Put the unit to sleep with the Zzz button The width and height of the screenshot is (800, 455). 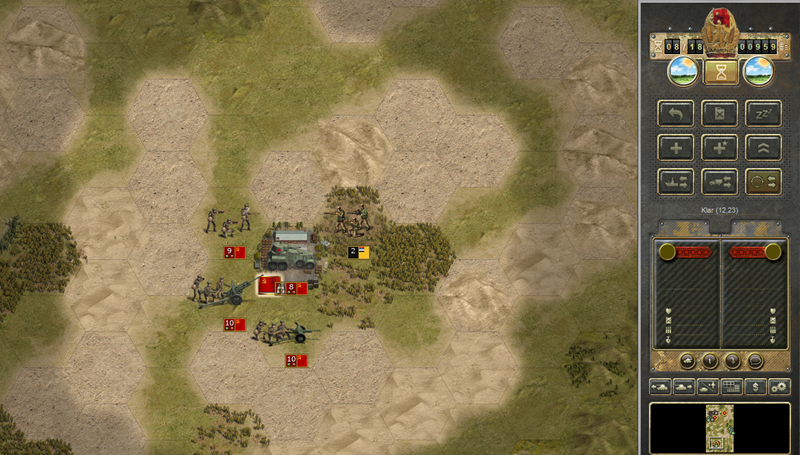(763, 113)
